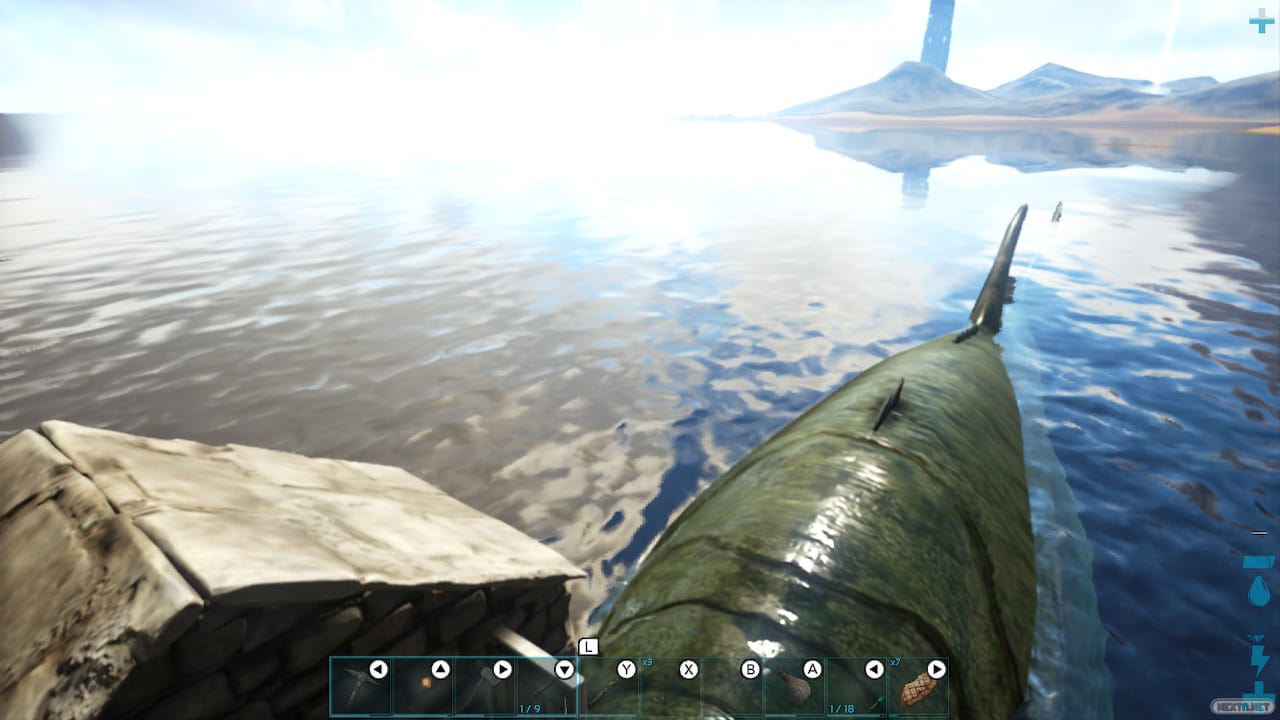This screenshot has height=720, width=1280.
Task: Click the left arrow on the pick hotbar slot
Action: [x=379, y=669]
